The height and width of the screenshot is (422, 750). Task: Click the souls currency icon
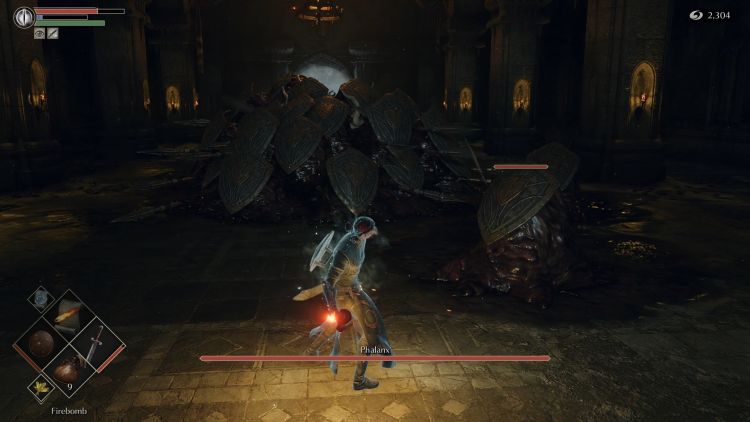point(695,15)
